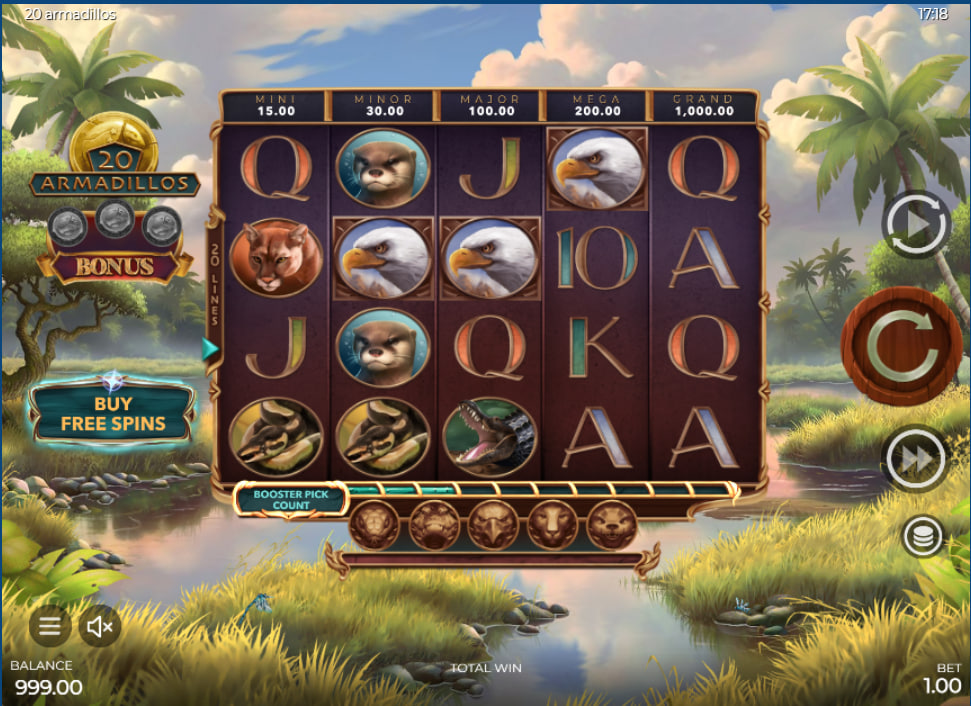Viewport: 971px width, 706px height.
Task: Toggle turbo fast-forward mode
Action: pyautogui.click(x=915, y=458)
